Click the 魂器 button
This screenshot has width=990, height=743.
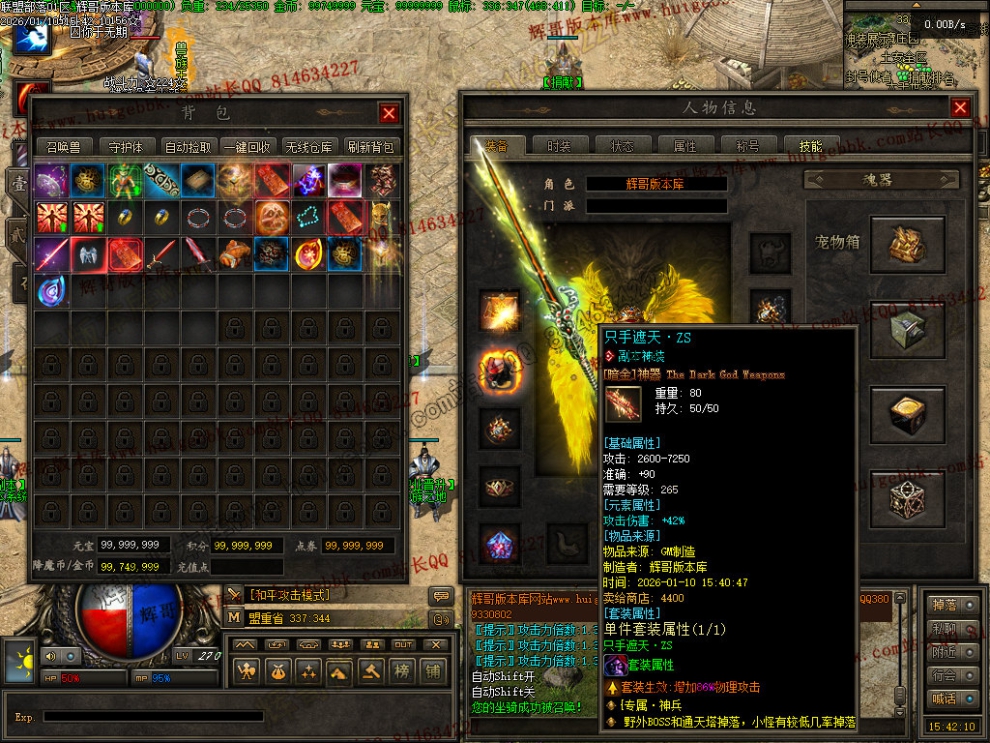click(883, 181)
